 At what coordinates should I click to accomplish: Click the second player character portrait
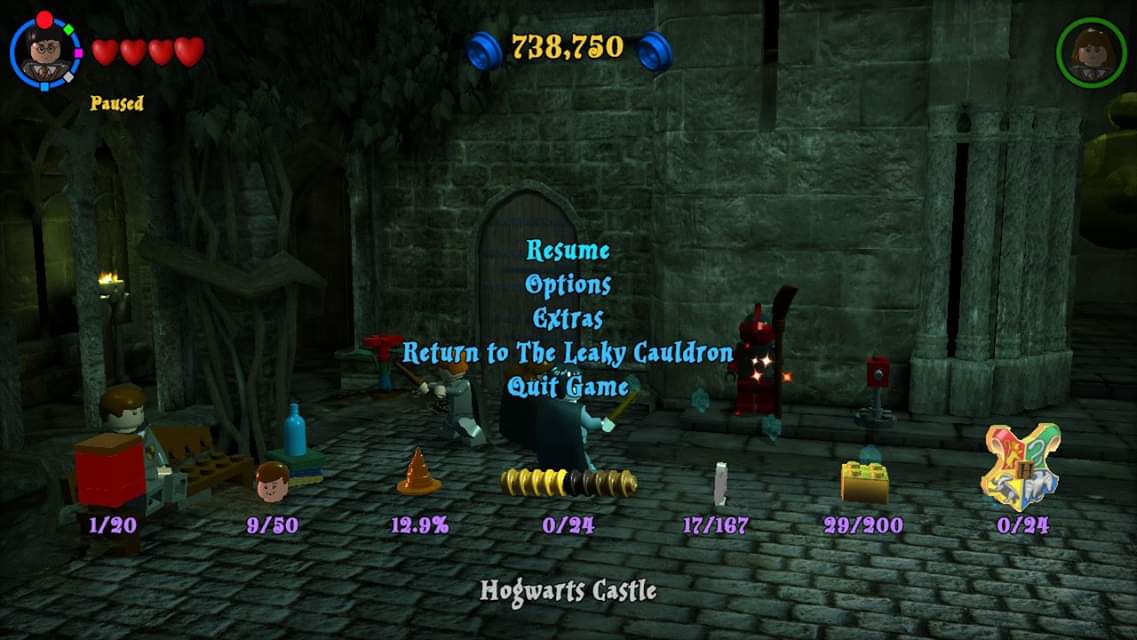click(1090, 52)
